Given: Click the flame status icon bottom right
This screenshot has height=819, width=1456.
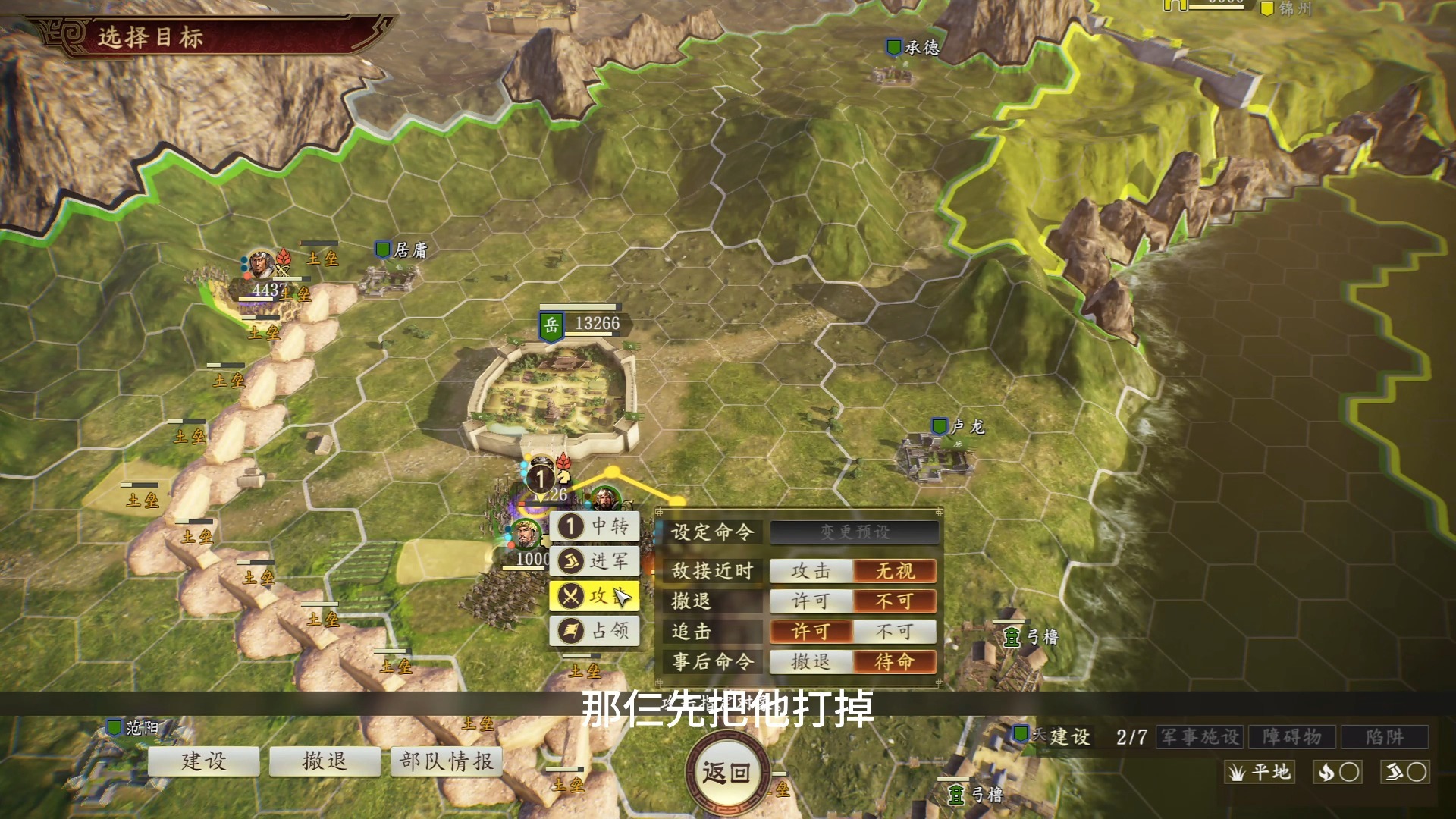Looking at the screenshot, I should pyautogui.click(x=1338, y=770).
